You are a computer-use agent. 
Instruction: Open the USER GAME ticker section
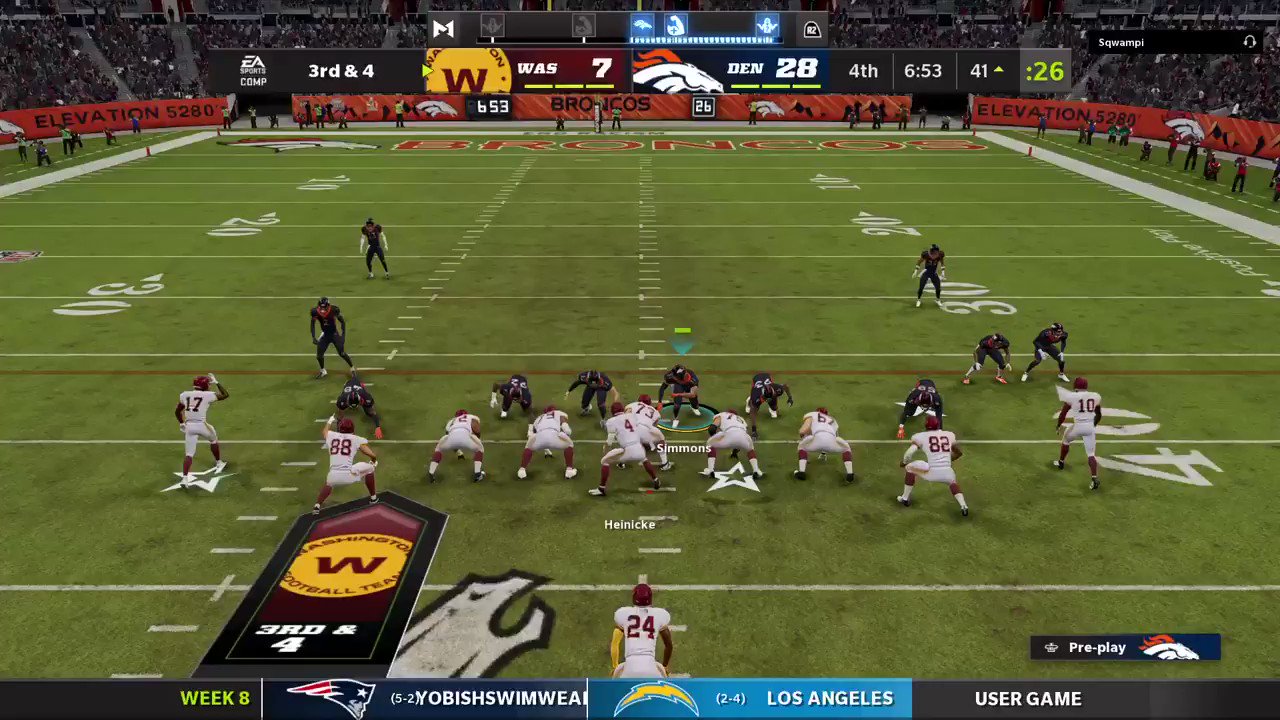coord(1028,698)
